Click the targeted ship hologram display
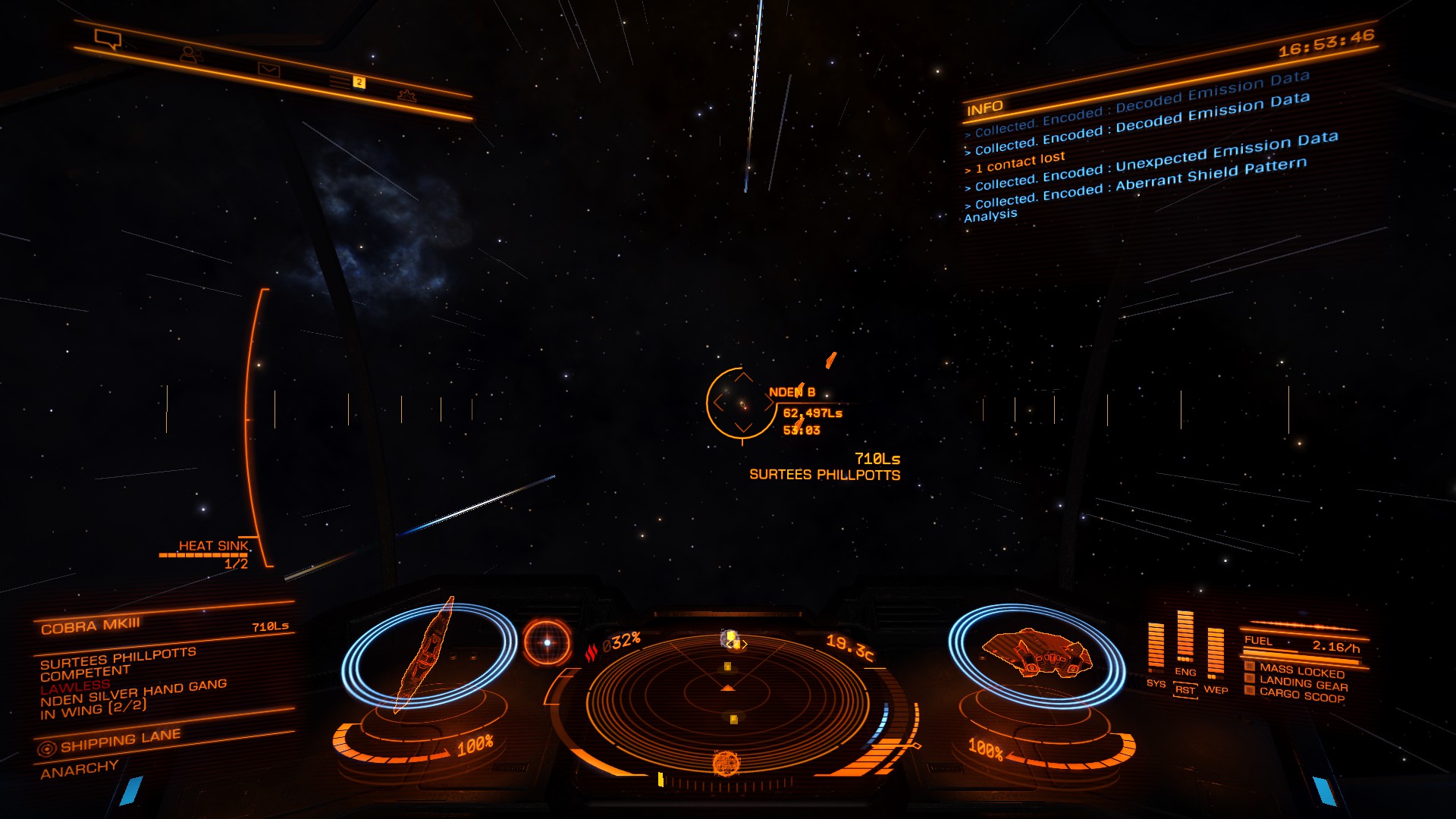 click(428, 657)
